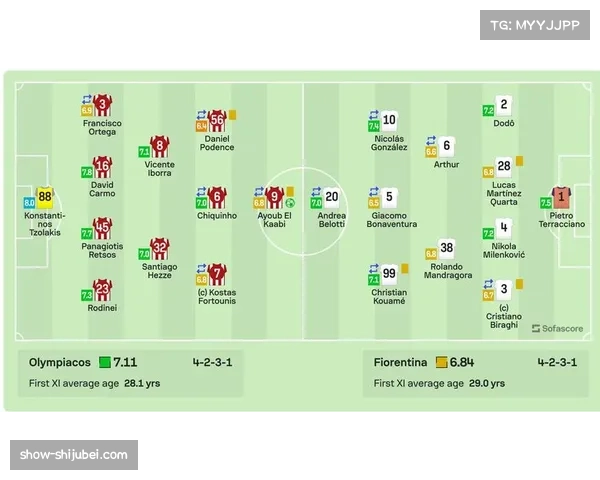The height and width of the screenshot is (480, 600).
Task: Open Nicolás González's player details
Action: coord(389,121)
